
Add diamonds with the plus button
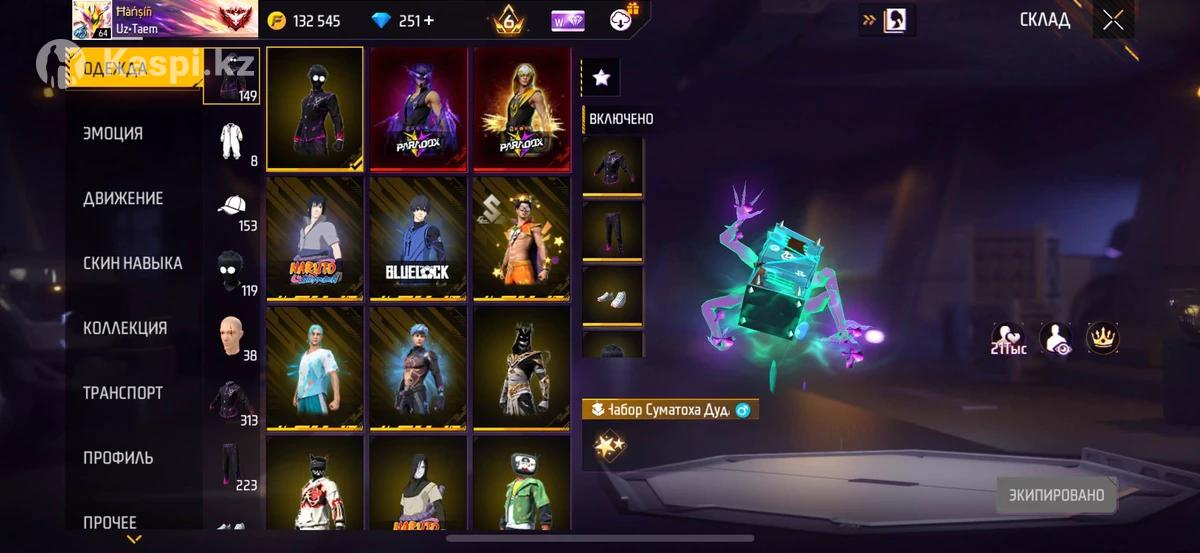(429, 20)
